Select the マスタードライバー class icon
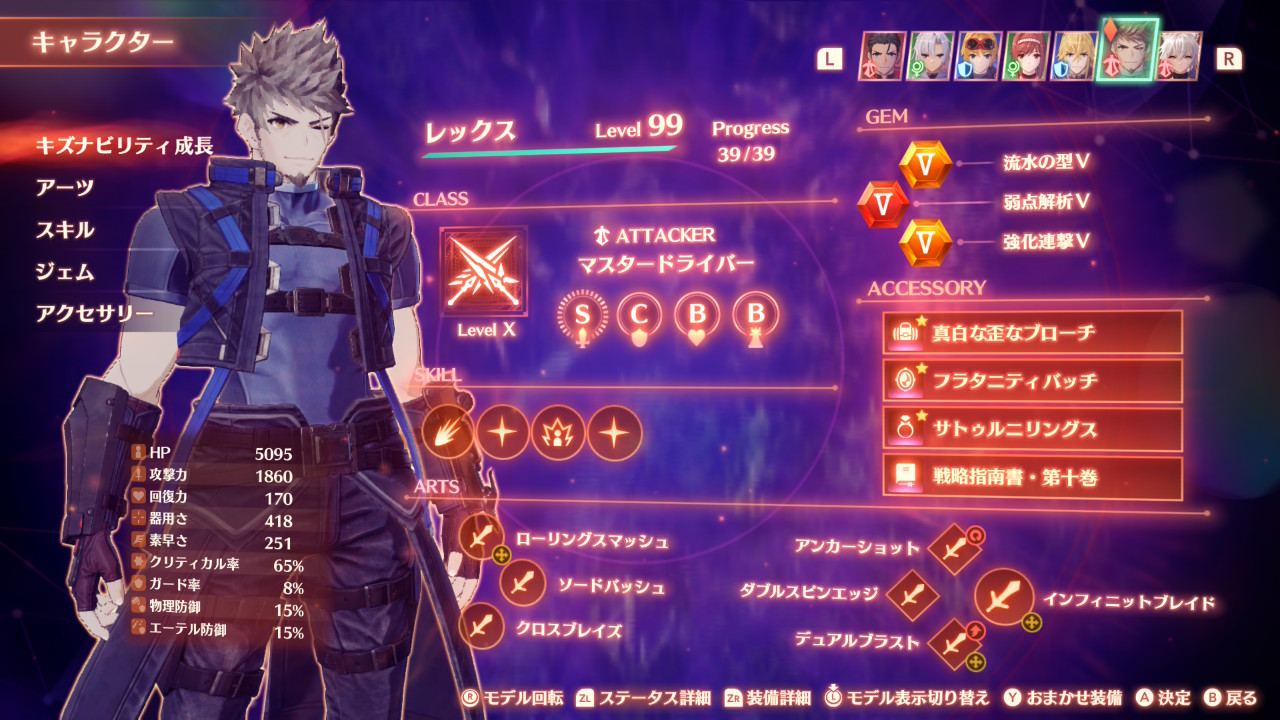This screenshot has height=720, width=1280. pyautogui.click(x=484, y=270)
